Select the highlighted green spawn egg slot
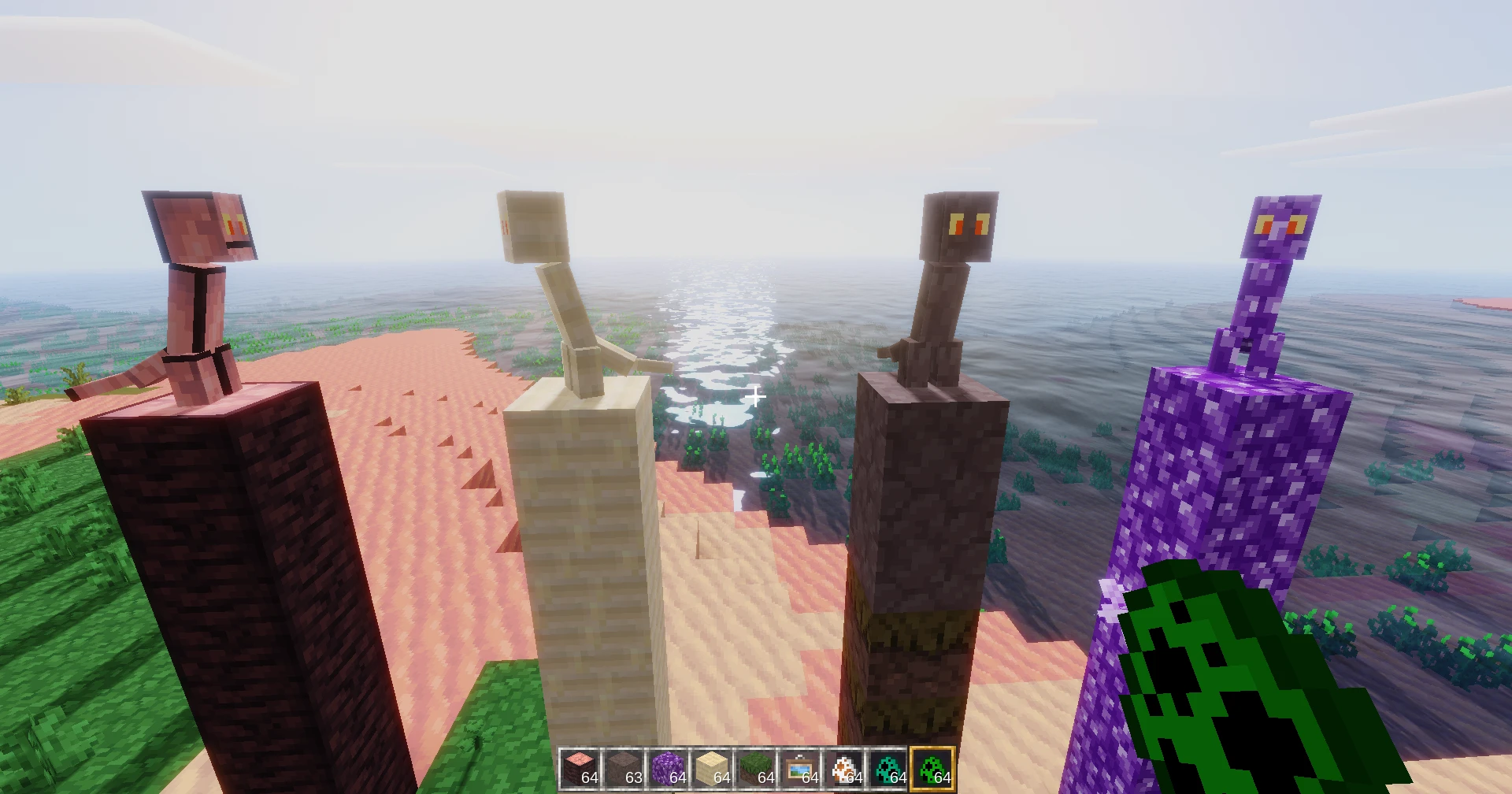 [x=932, y=768]
